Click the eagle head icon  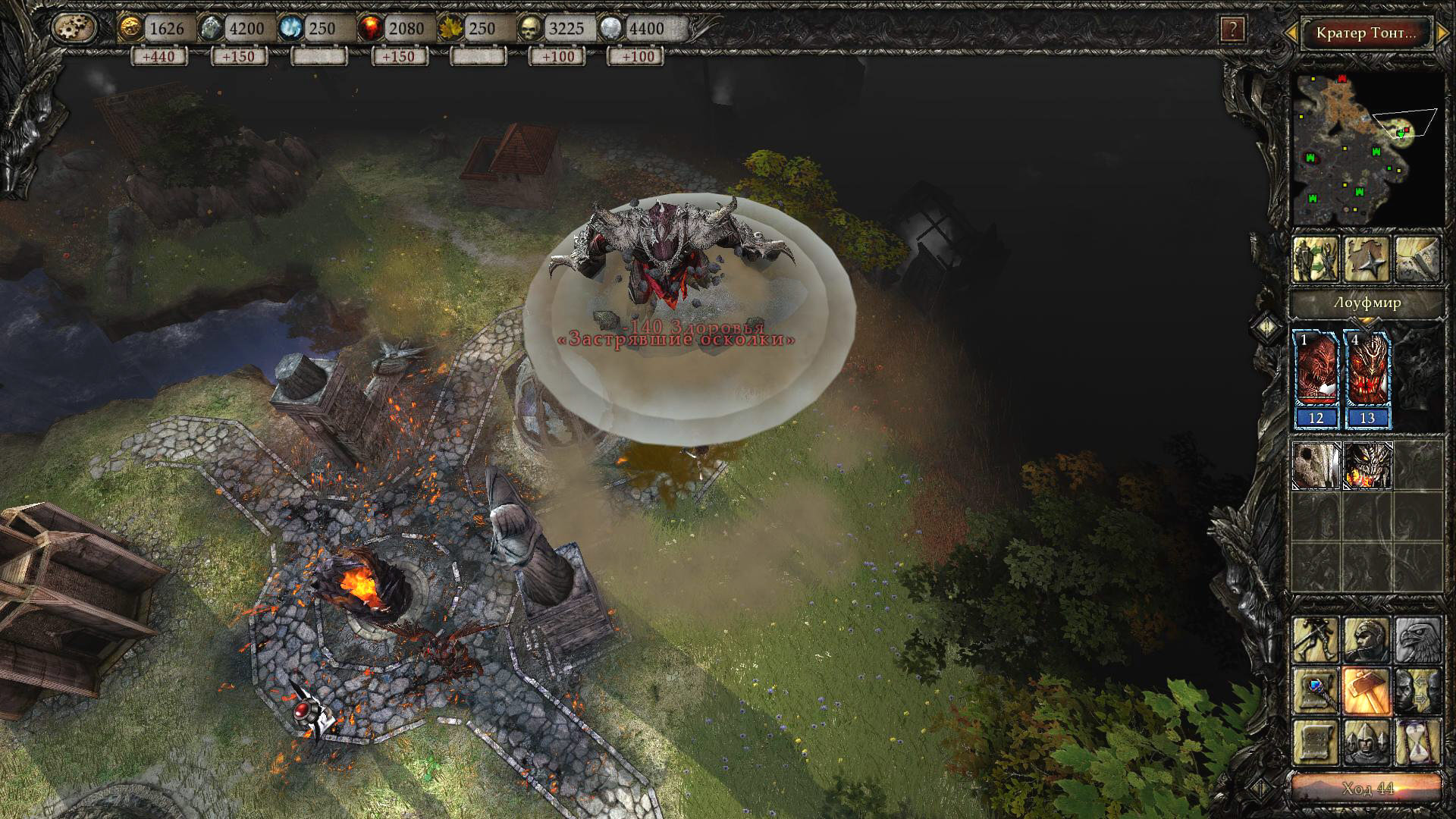[x=1417, y=639]
